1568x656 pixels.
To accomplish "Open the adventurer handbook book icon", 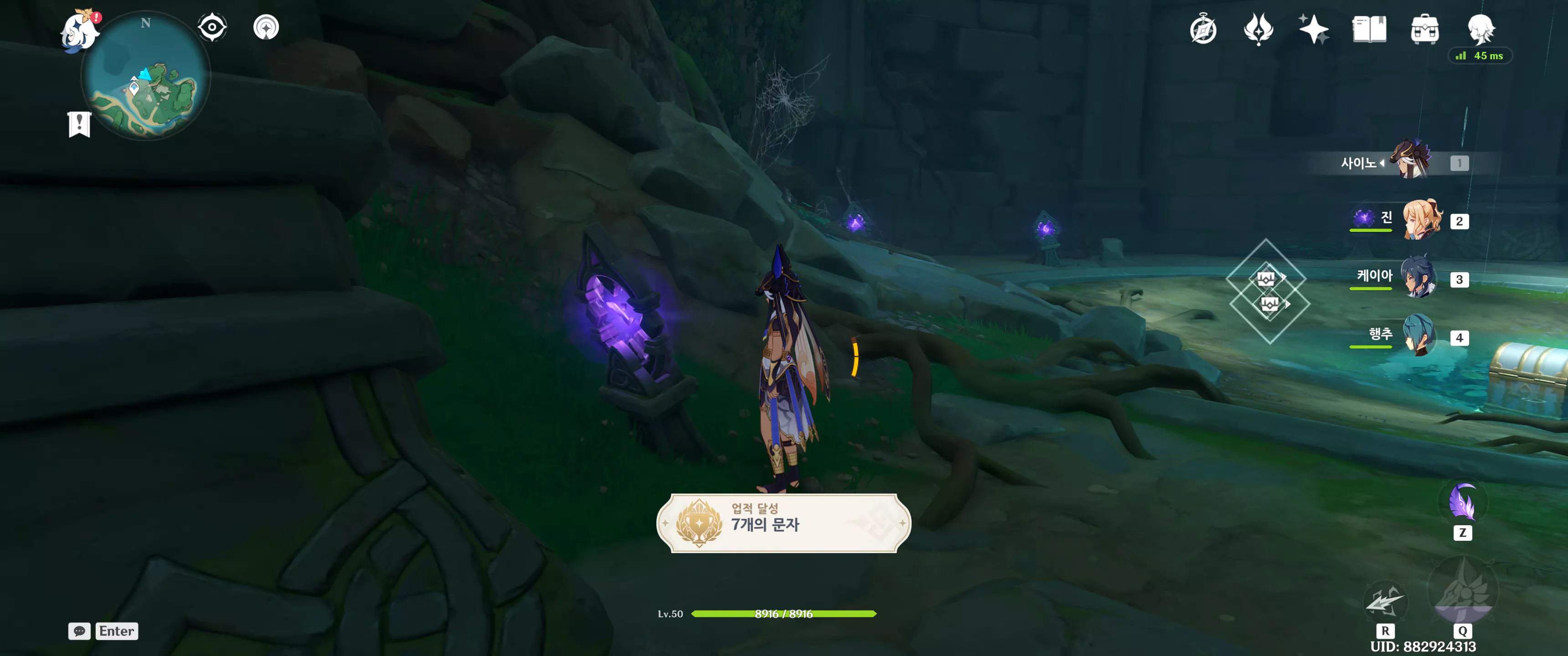I will 1369,29.
